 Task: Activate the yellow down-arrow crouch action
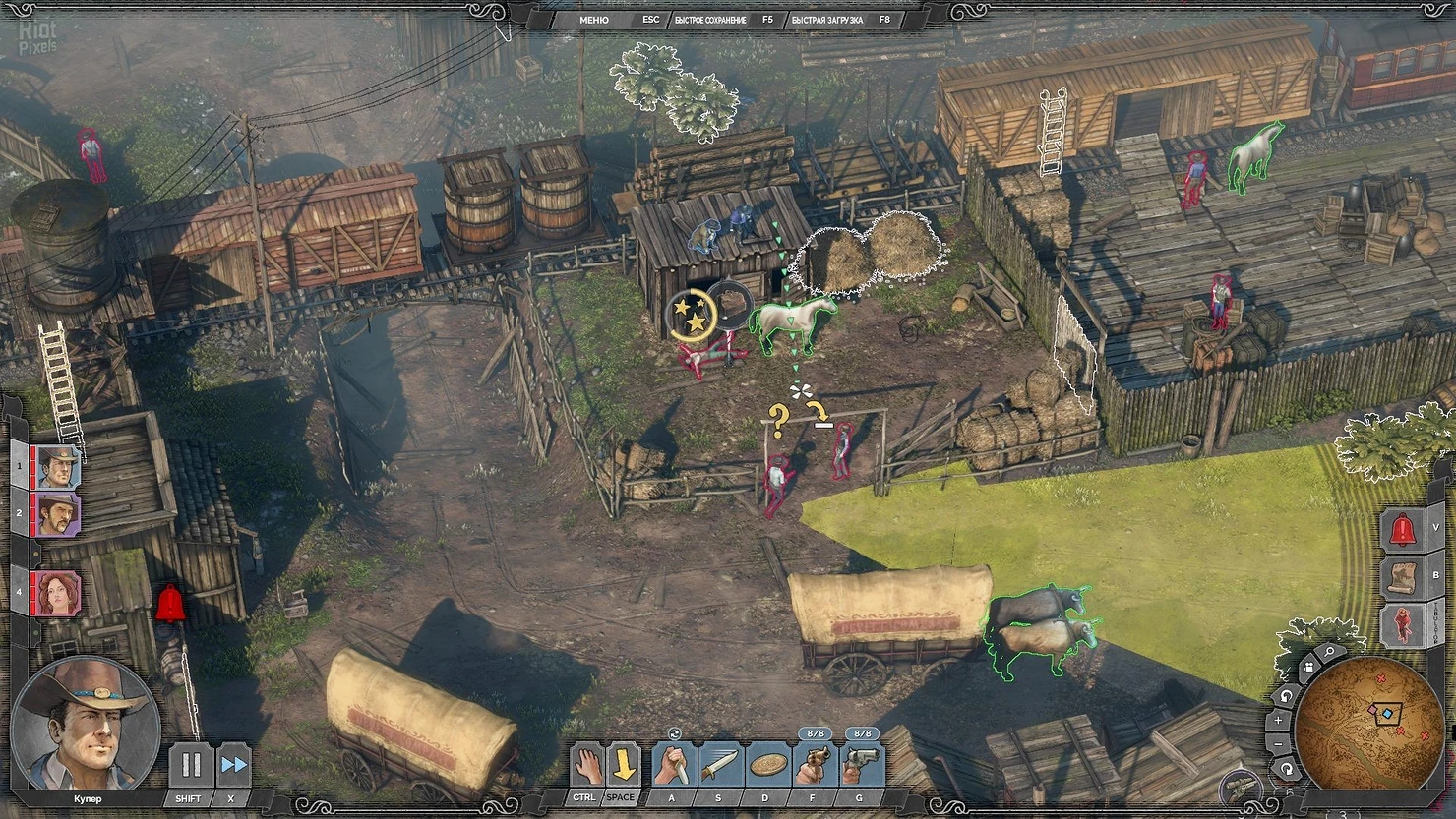(623, 765)
